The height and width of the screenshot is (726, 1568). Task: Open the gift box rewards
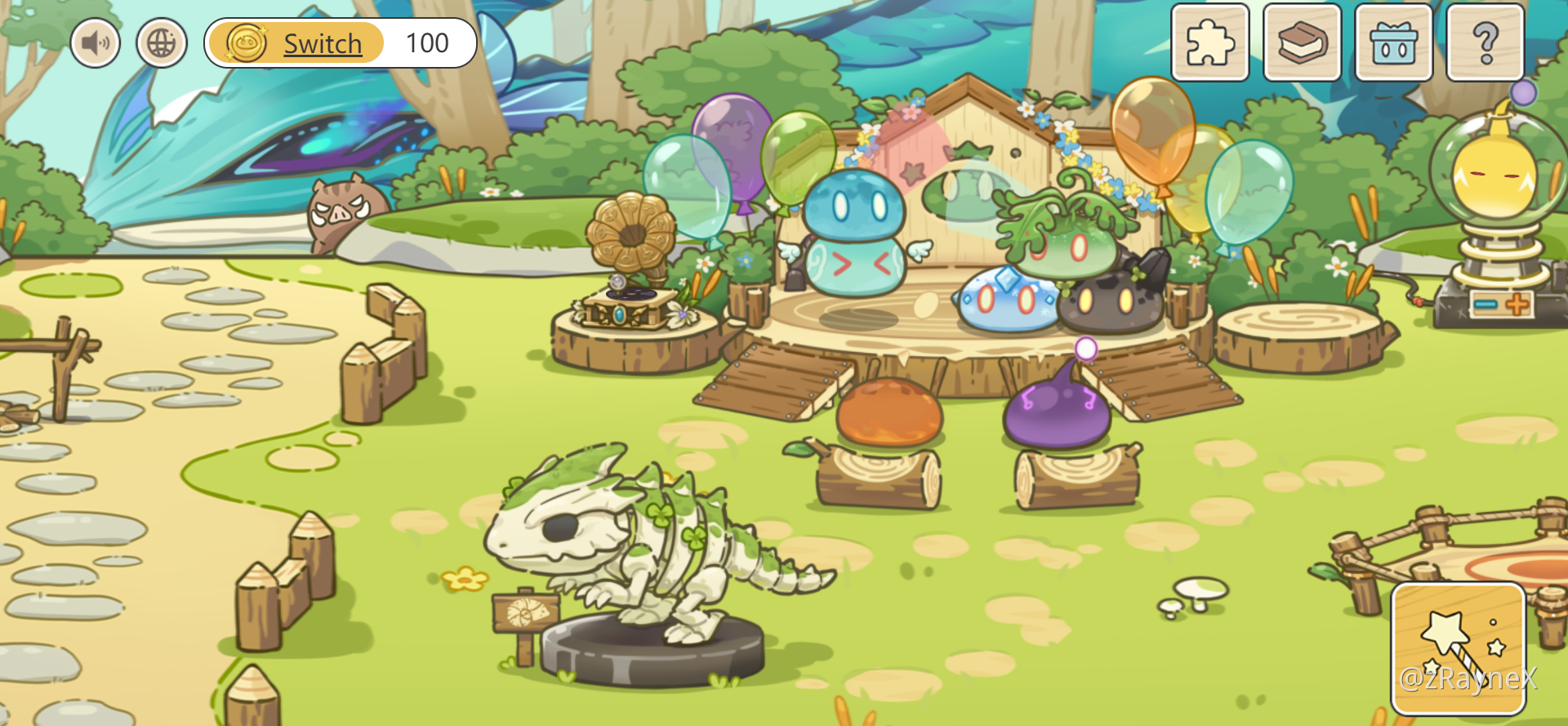tap(1393, 42)
